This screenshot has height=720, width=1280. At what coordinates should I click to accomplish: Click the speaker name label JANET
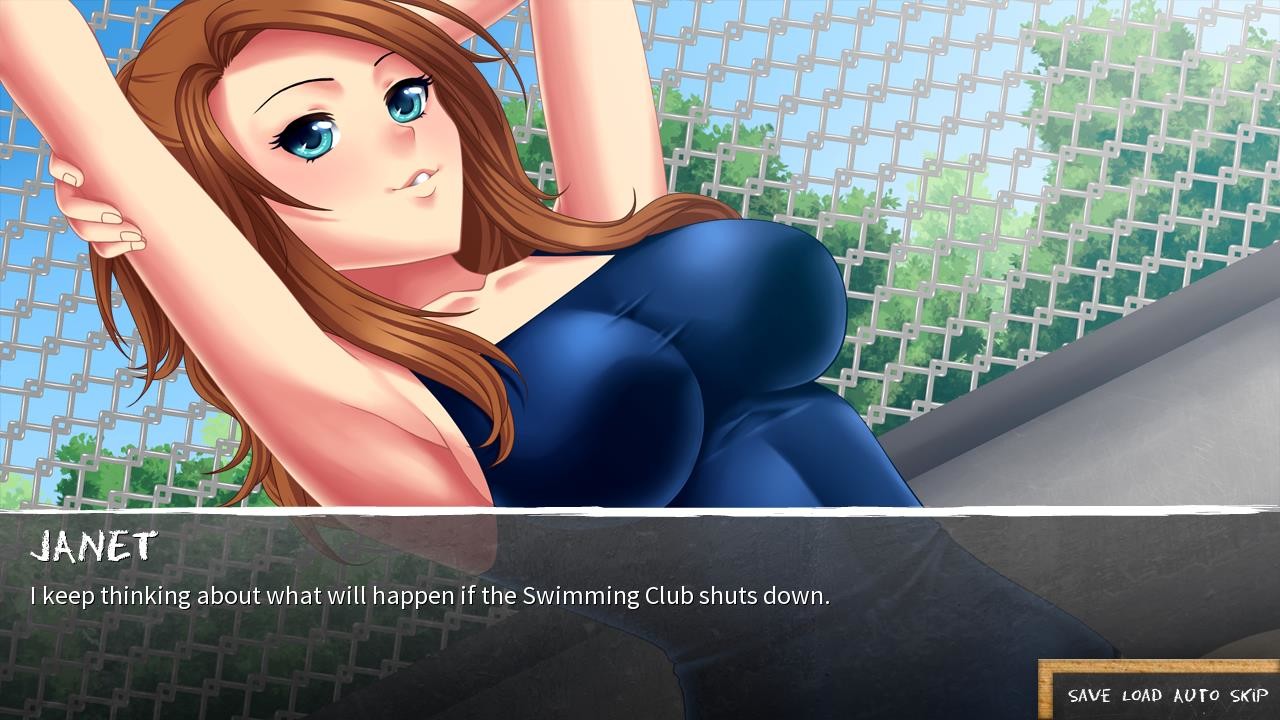[95, 546]
